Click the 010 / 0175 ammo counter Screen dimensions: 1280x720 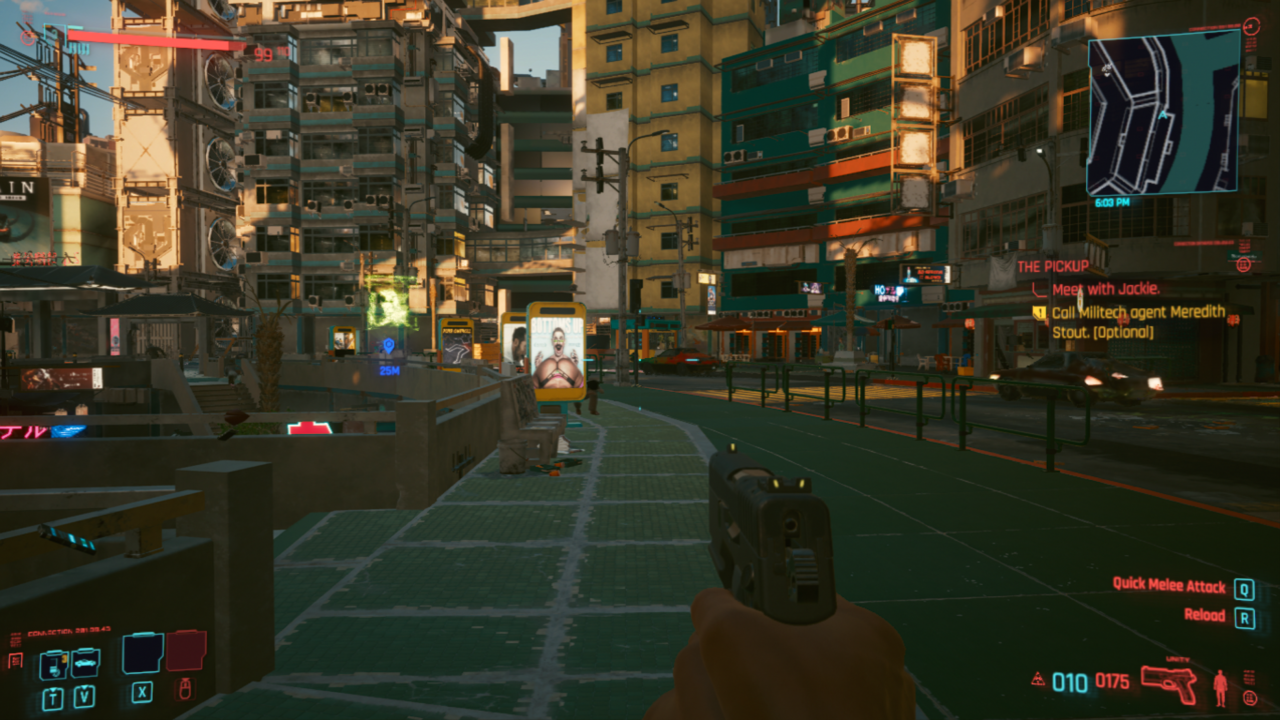pos(1090,682)
